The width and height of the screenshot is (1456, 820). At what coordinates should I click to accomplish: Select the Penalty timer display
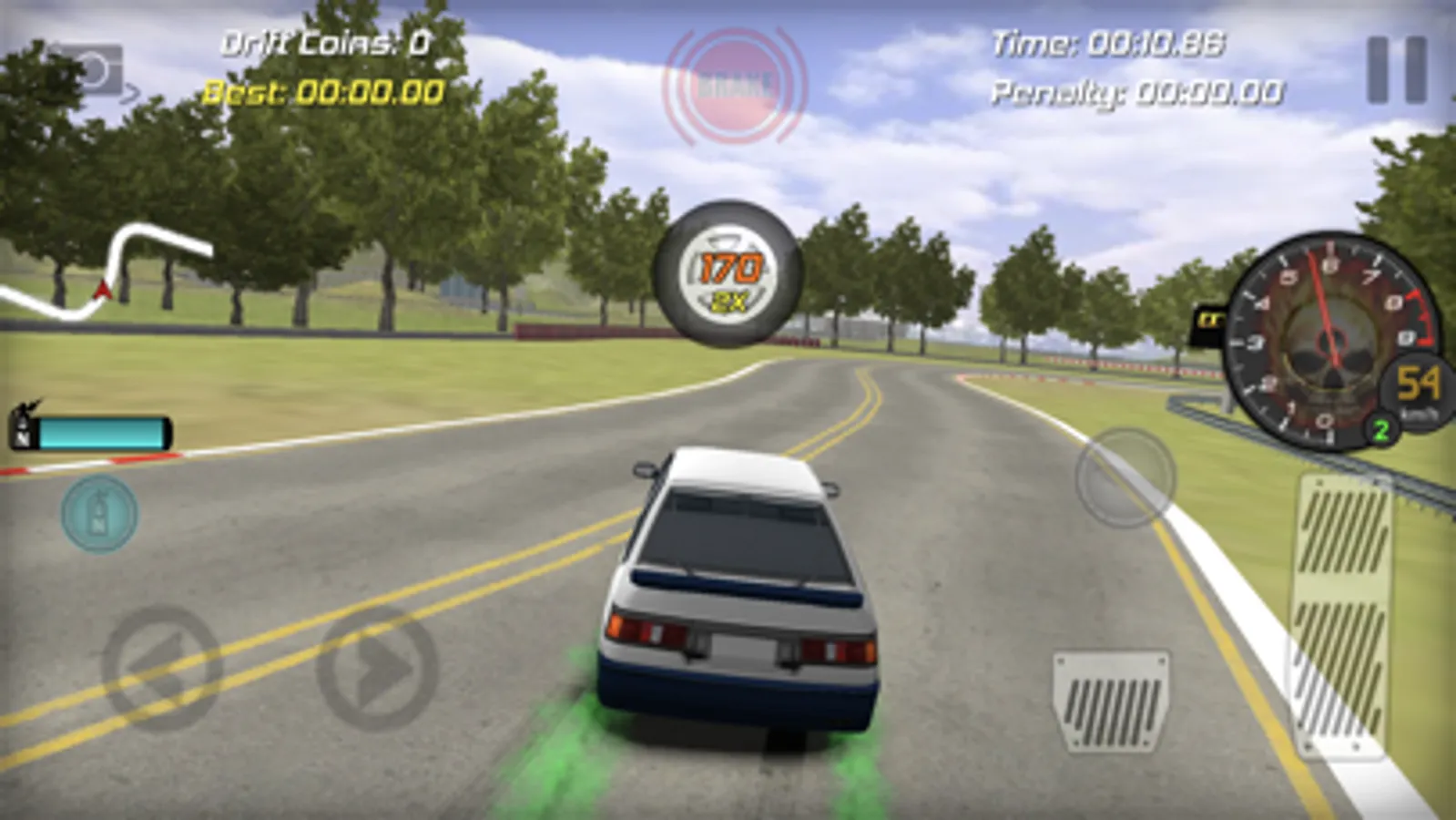click(1138, 91)
